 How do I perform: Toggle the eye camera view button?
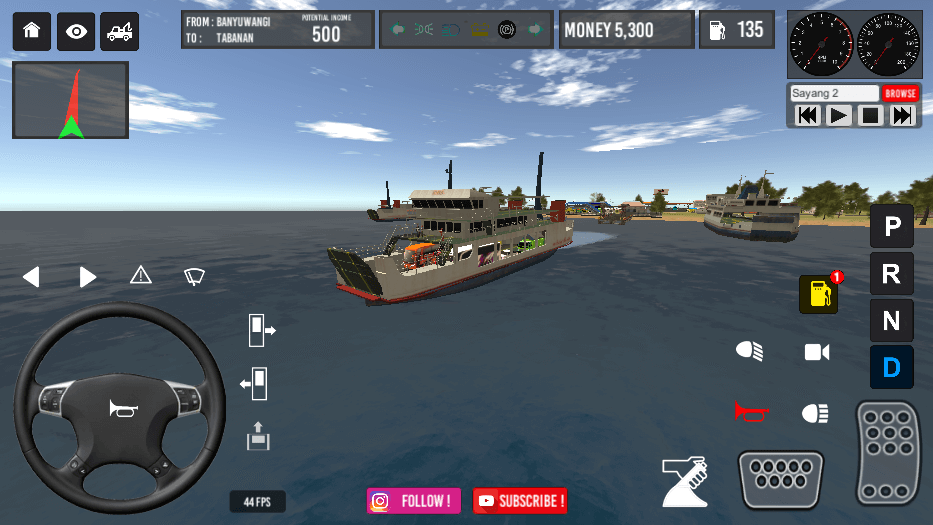(x=76, y=32)
